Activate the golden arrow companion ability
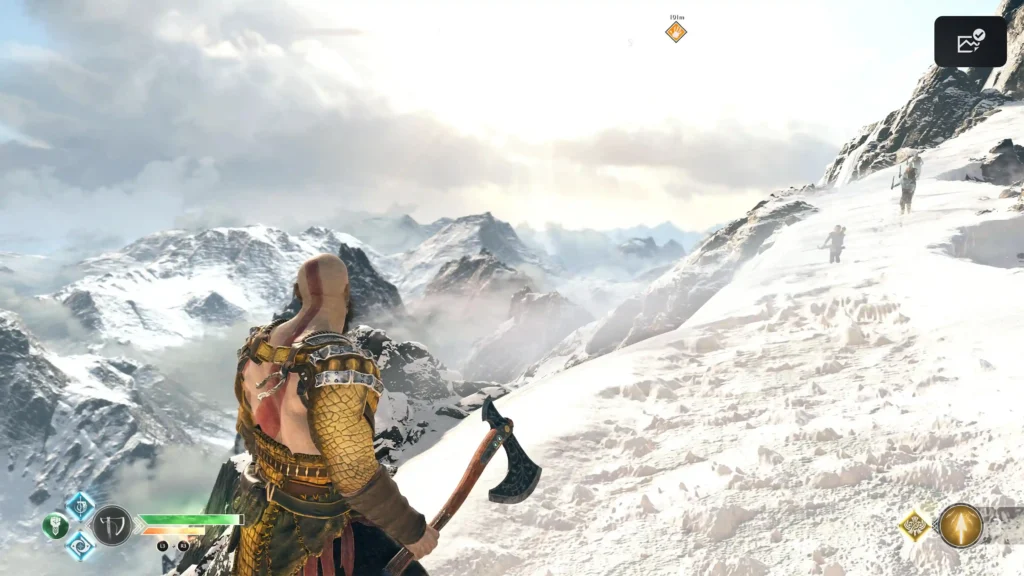 point(960,526)
